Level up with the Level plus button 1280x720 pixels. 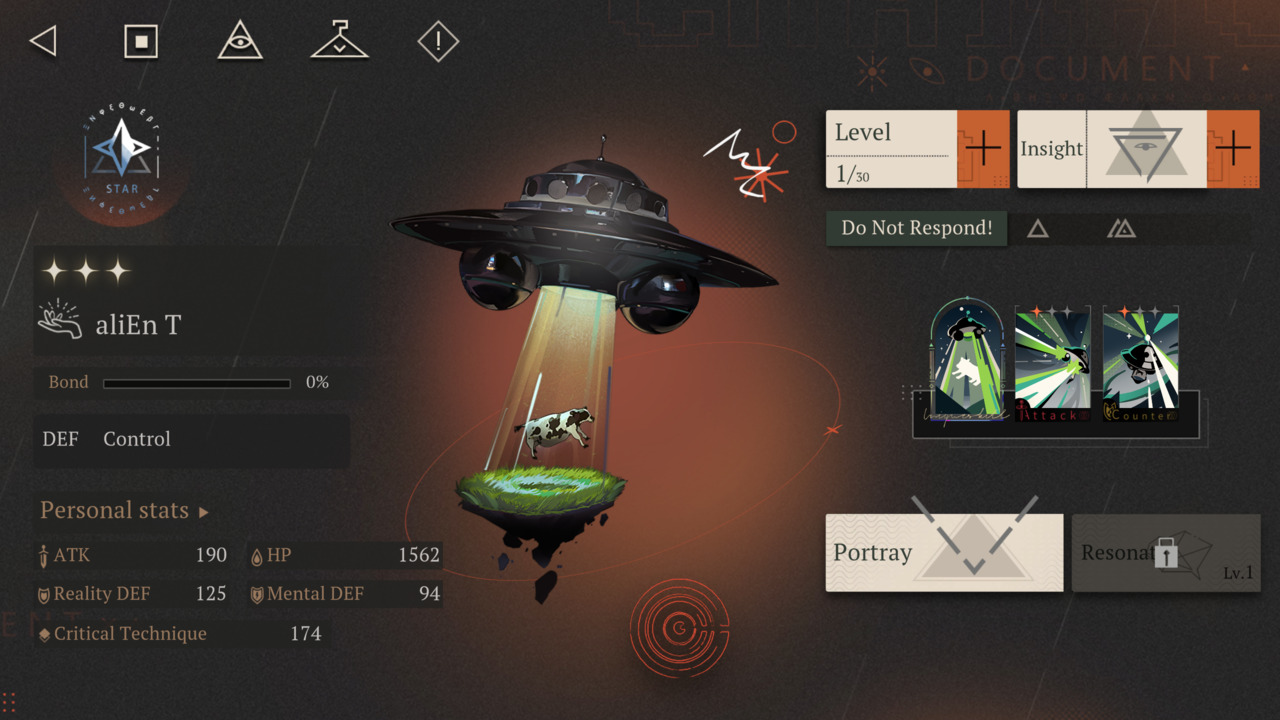coord(983,149)
